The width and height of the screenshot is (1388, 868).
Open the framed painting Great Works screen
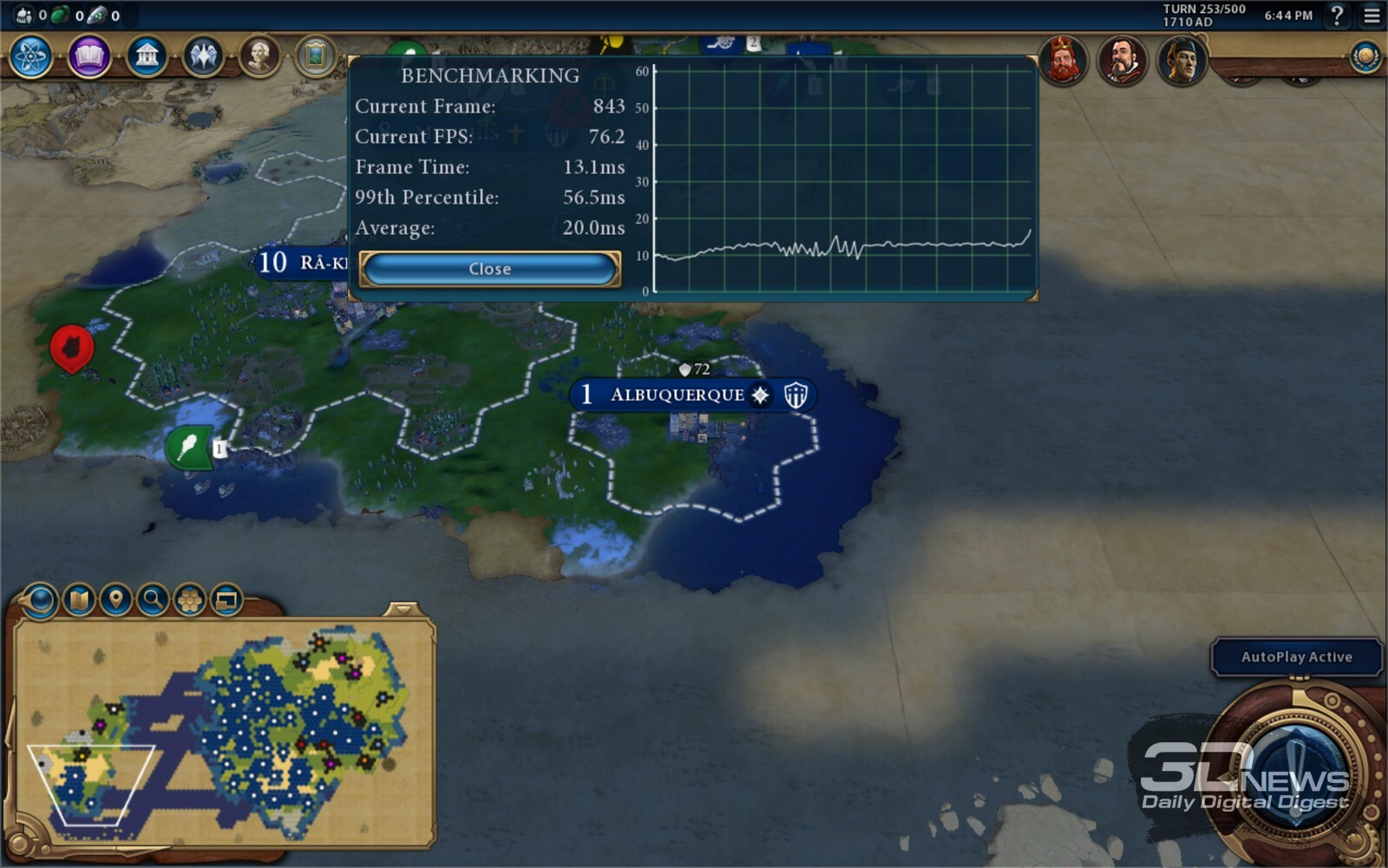(x=316, y=57)
